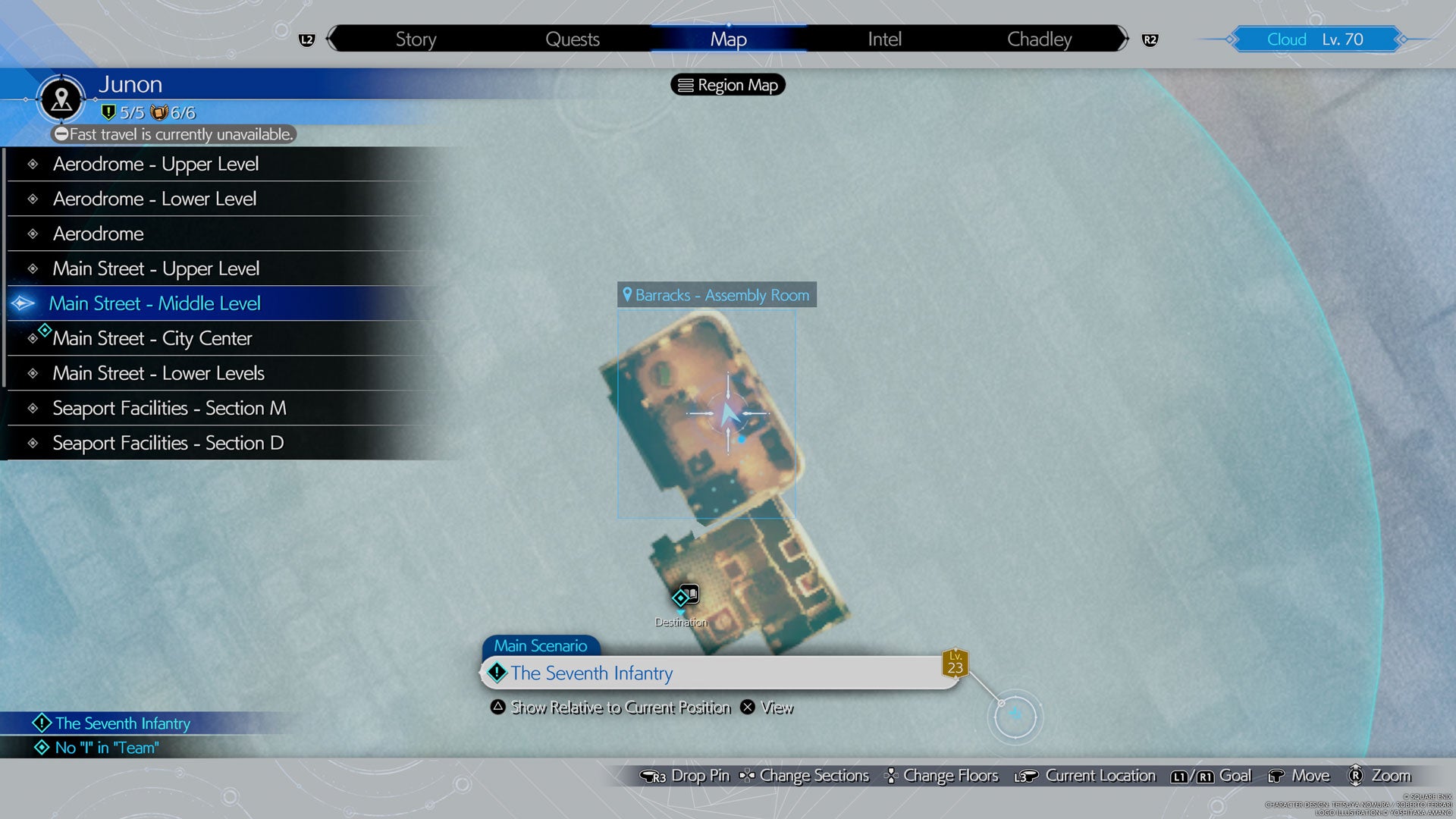Open the Region Map button

(x=728, y=85)
